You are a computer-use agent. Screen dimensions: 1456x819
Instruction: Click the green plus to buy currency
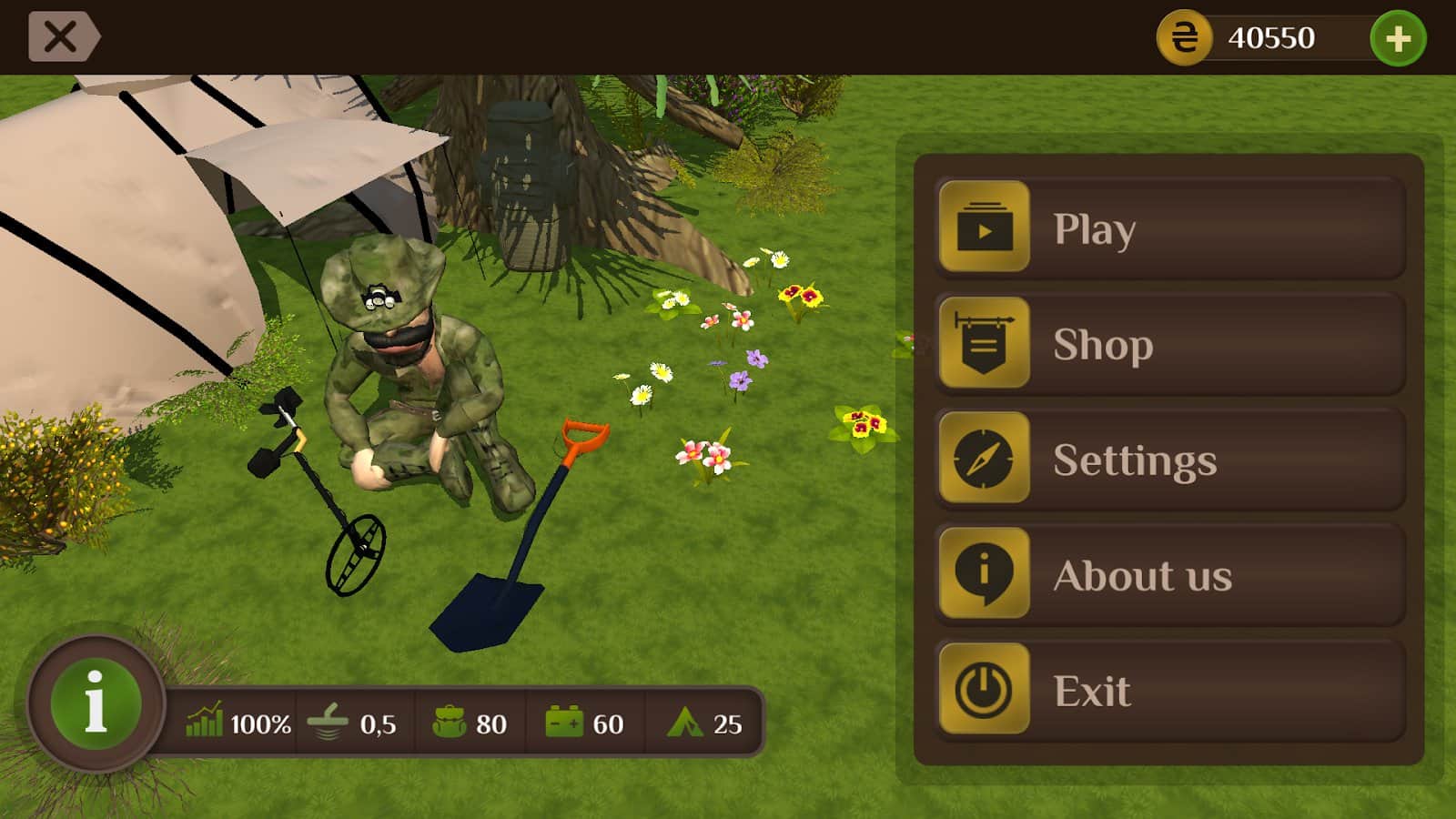[x=1396, y=38]
